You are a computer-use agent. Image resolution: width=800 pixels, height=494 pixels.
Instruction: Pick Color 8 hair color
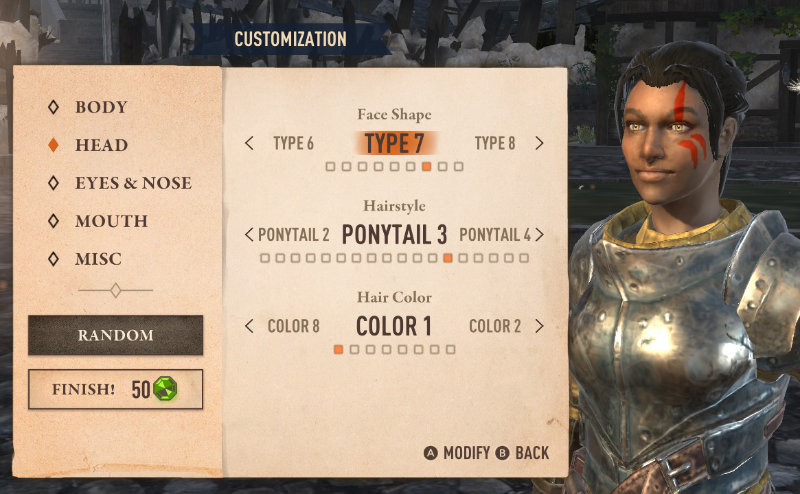(294, 326)
